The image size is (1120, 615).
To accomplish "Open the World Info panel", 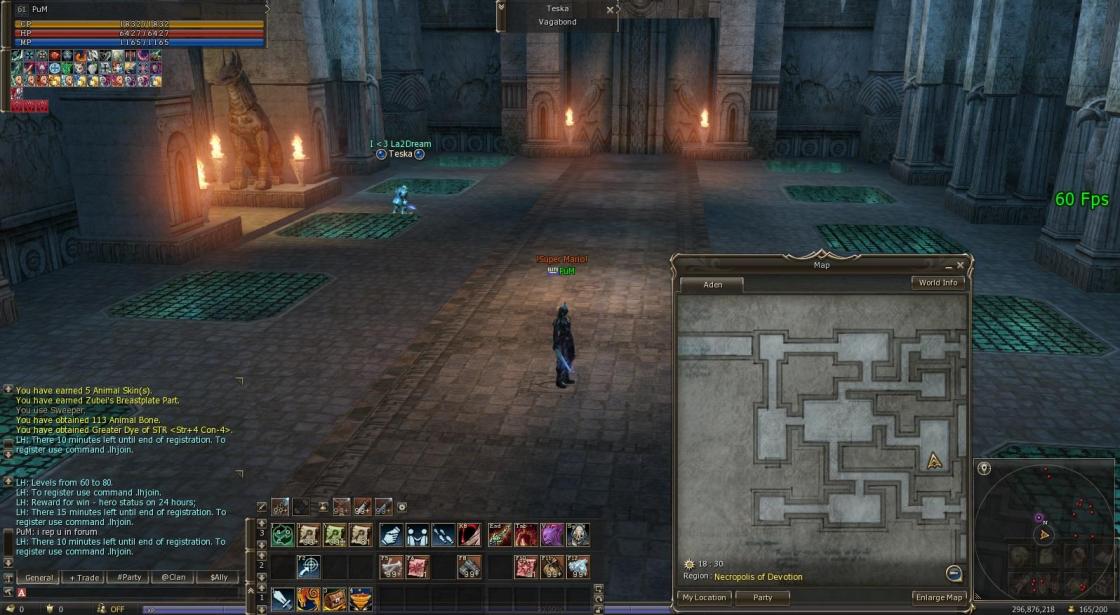I will click(938, 283).
